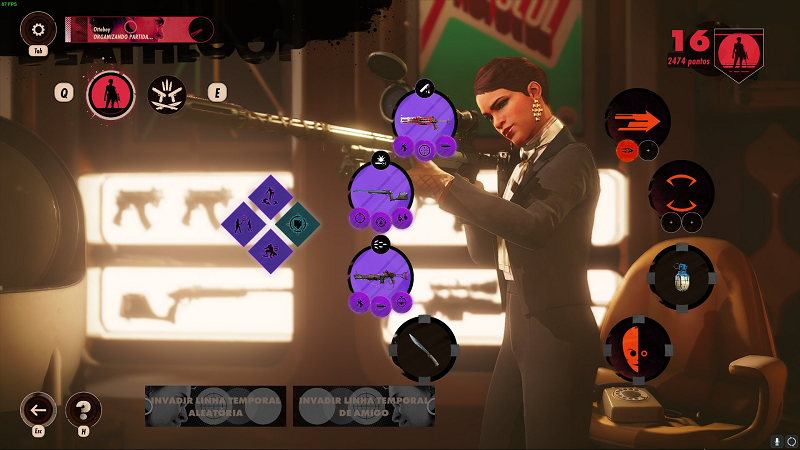The width and height of the screenshot is (800, 450).
Task: Switch to the crossed pistols loadout tab
Action: pos(167,94)
